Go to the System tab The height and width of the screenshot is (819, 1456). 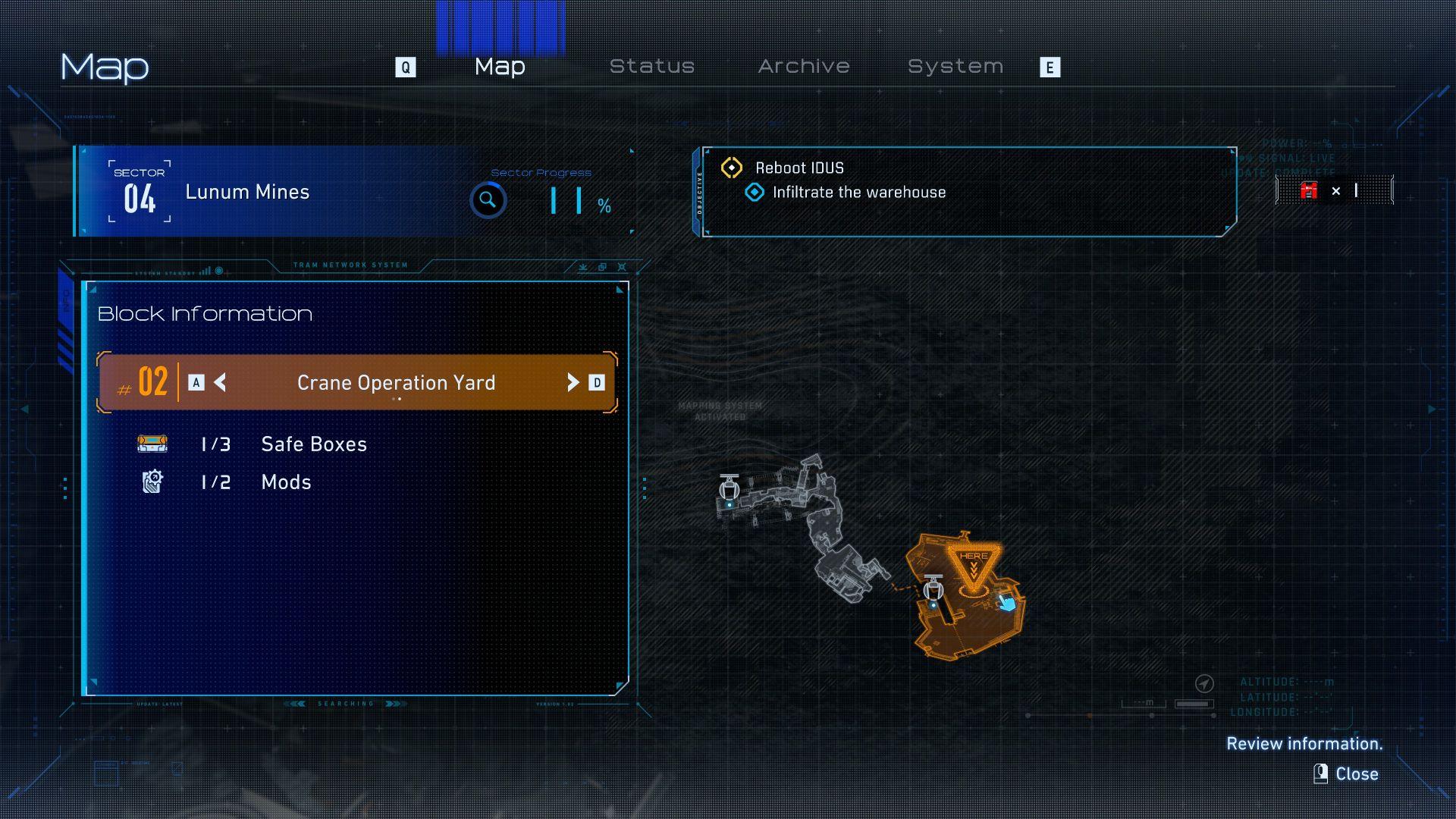point(955,67)
